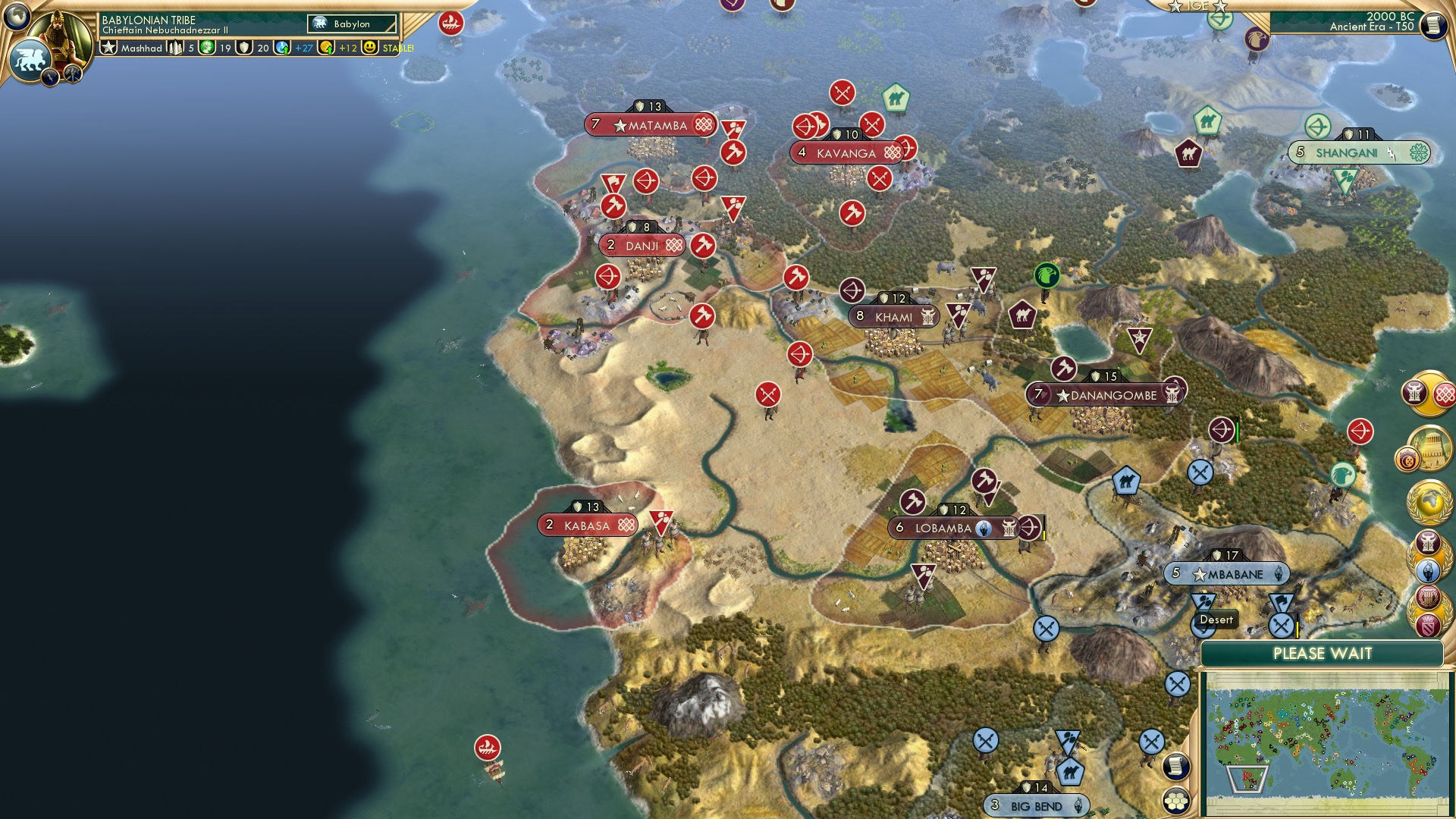Open the Khami city banner
The height and width of the screenshot is (819, 1456).
click(x=895, y=317)
